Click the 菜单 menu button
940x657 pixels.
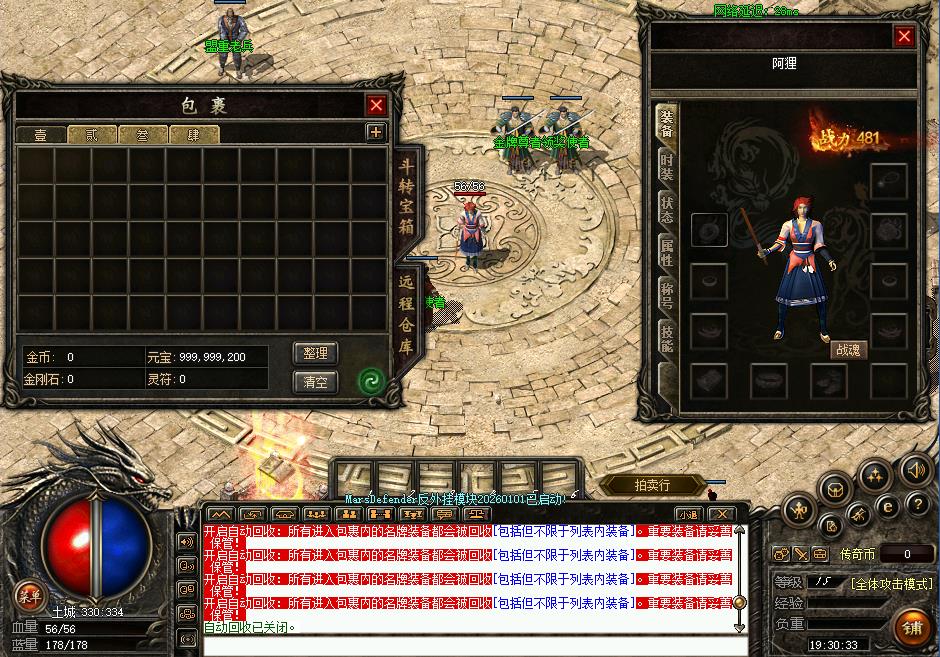click(x=29, y=596)
